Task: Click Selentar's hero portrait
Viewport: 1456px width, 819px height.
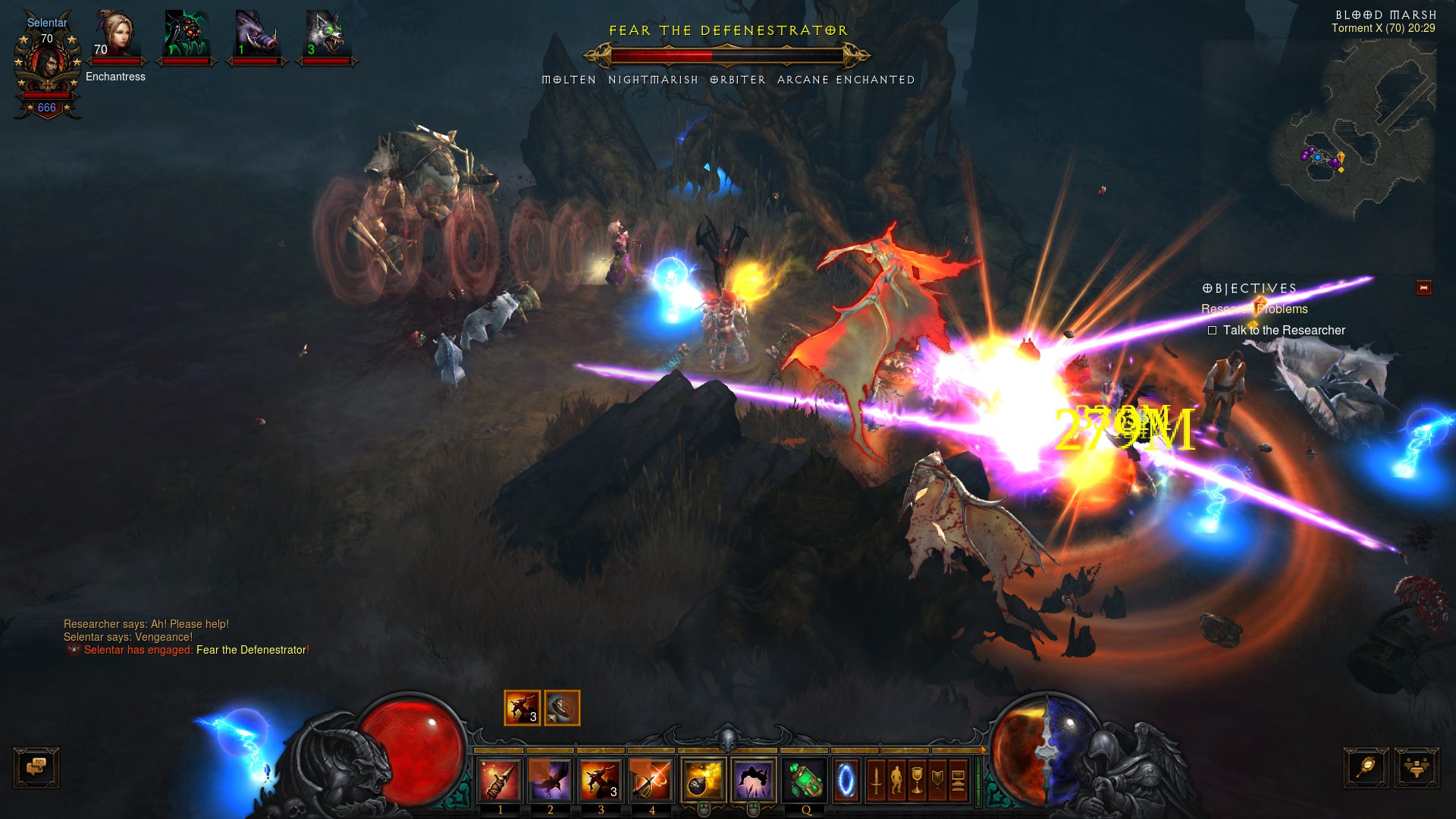Action: tap(47, 65)
